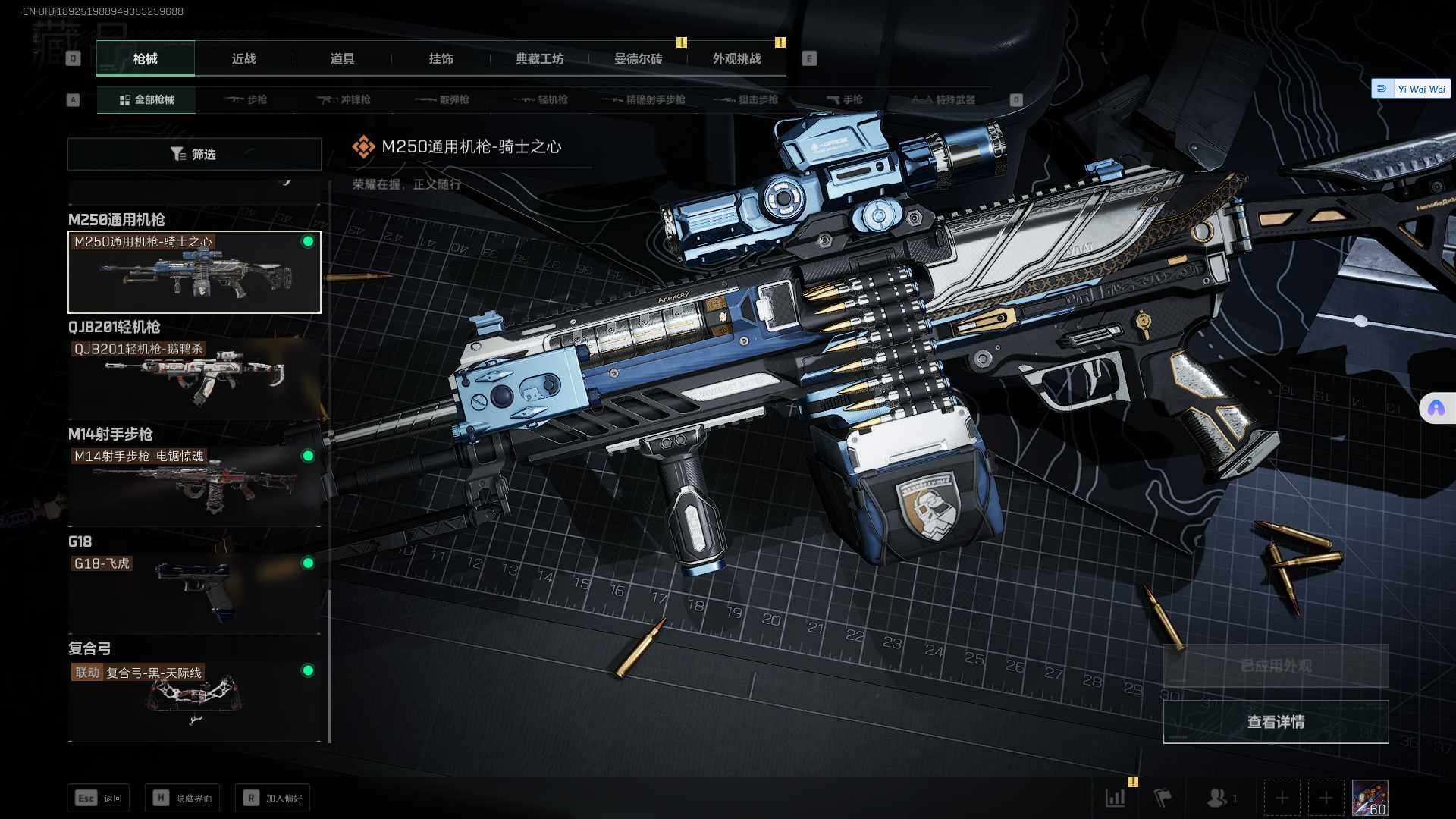Image resolution: width=1456 pixels, height=819 pixels.
Task: Open the bar chart stats icon
Action: click(1116, 798)
